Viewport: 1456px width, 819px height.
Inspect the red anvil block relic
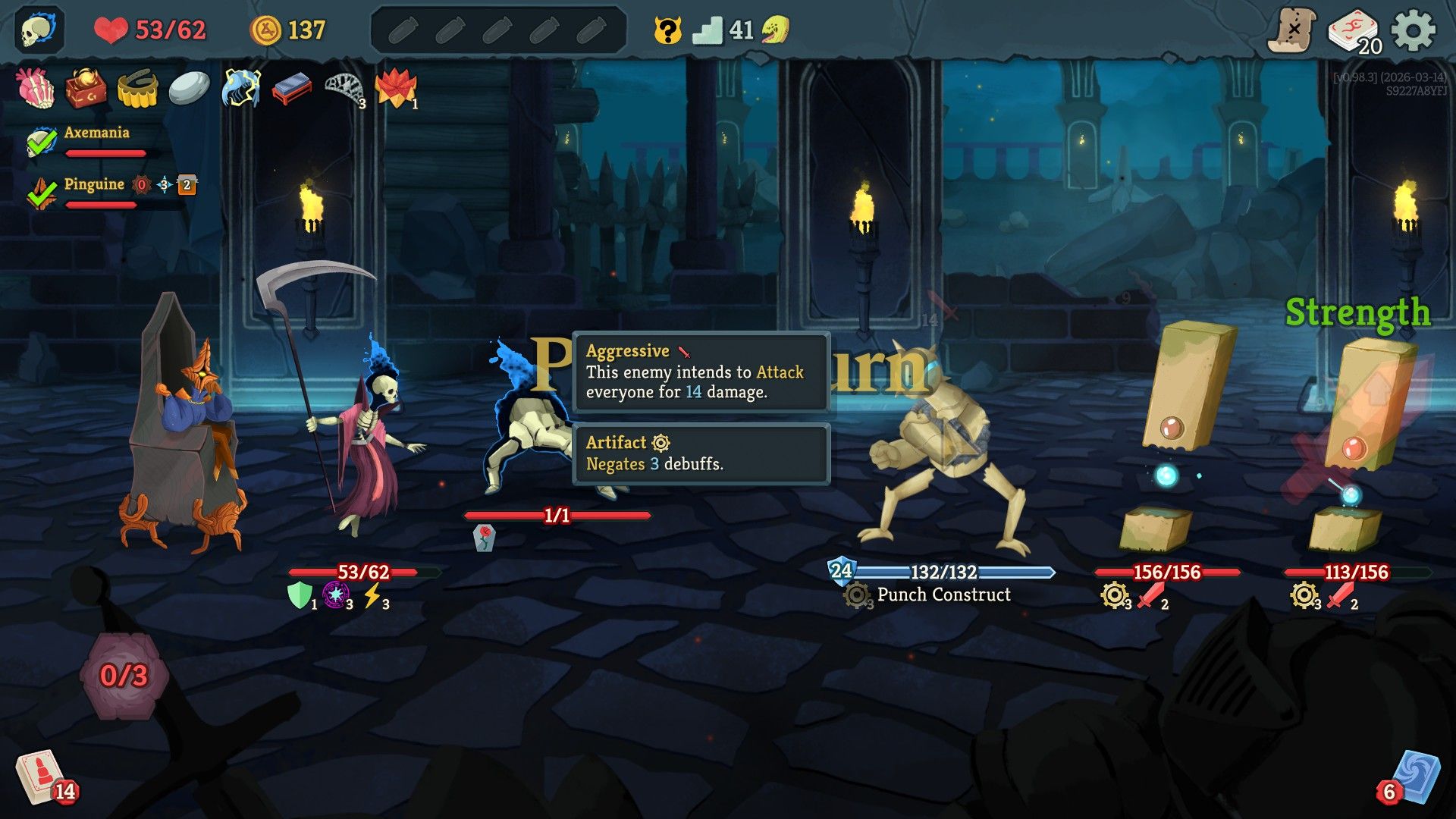[292, 89]
